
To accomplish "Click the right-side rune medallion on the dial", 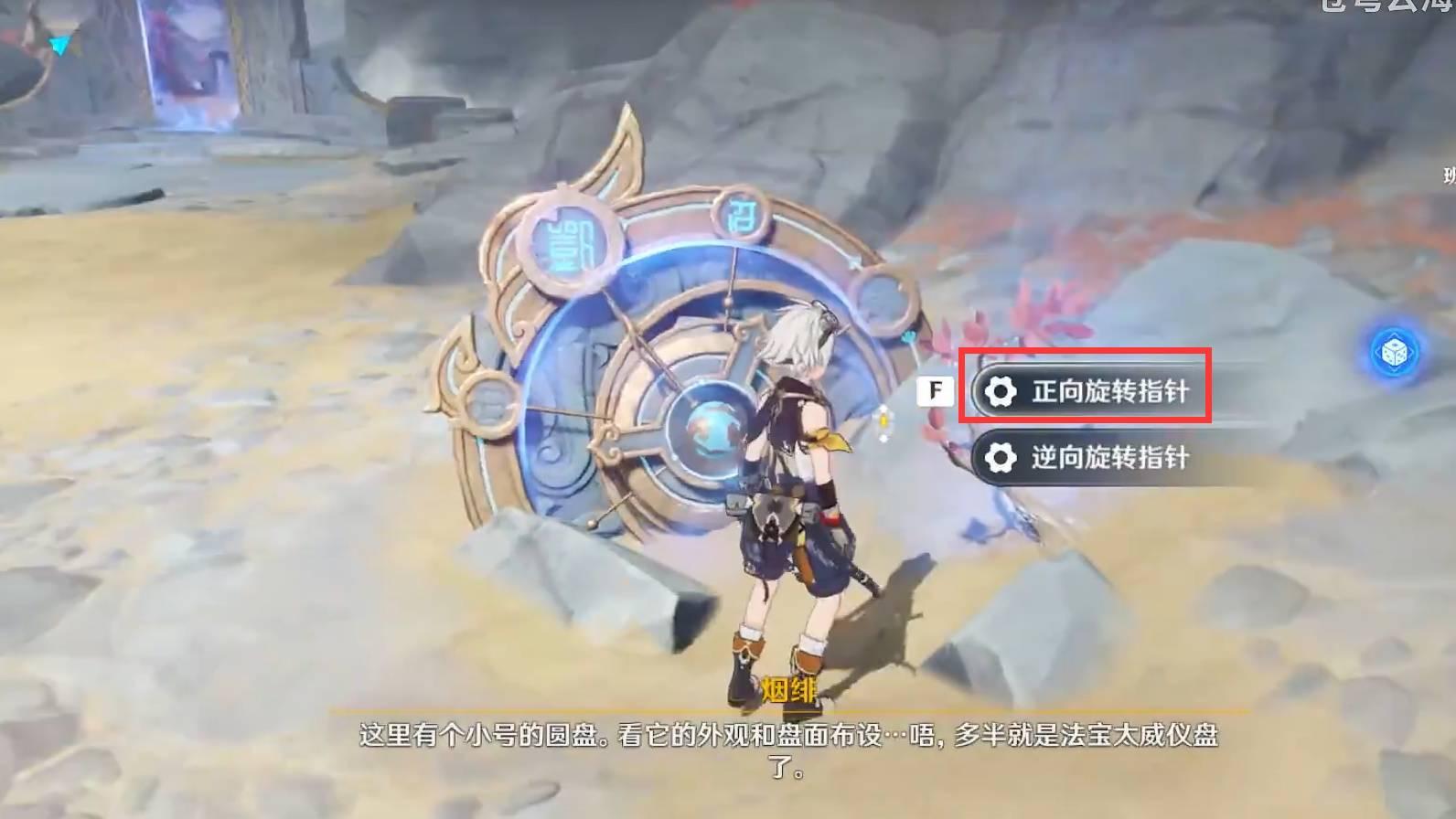I will (880, 302).
